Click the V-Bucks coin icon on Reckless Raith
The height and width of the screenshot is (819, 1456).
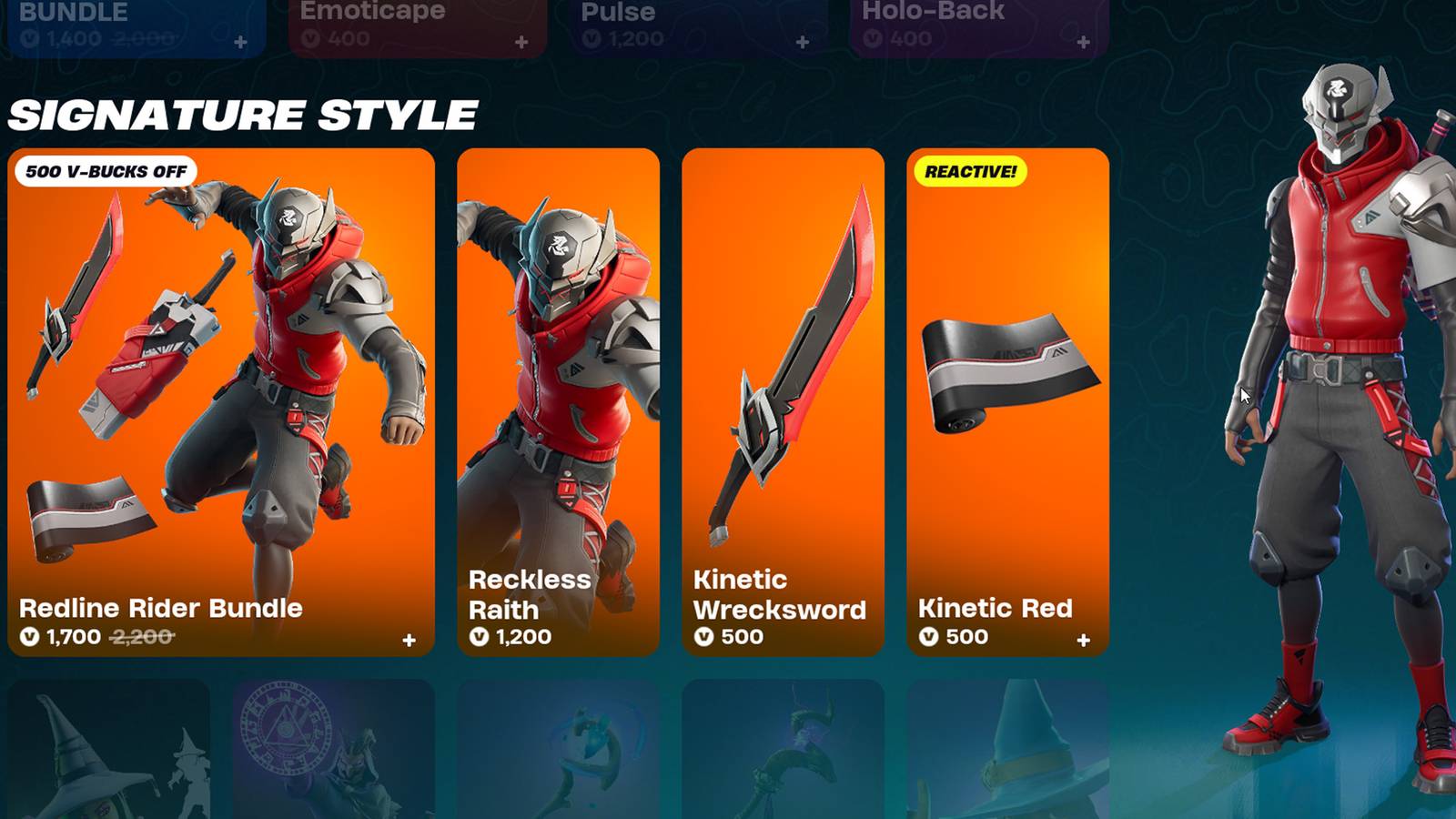pyautogui.click(x=477, y=638)
